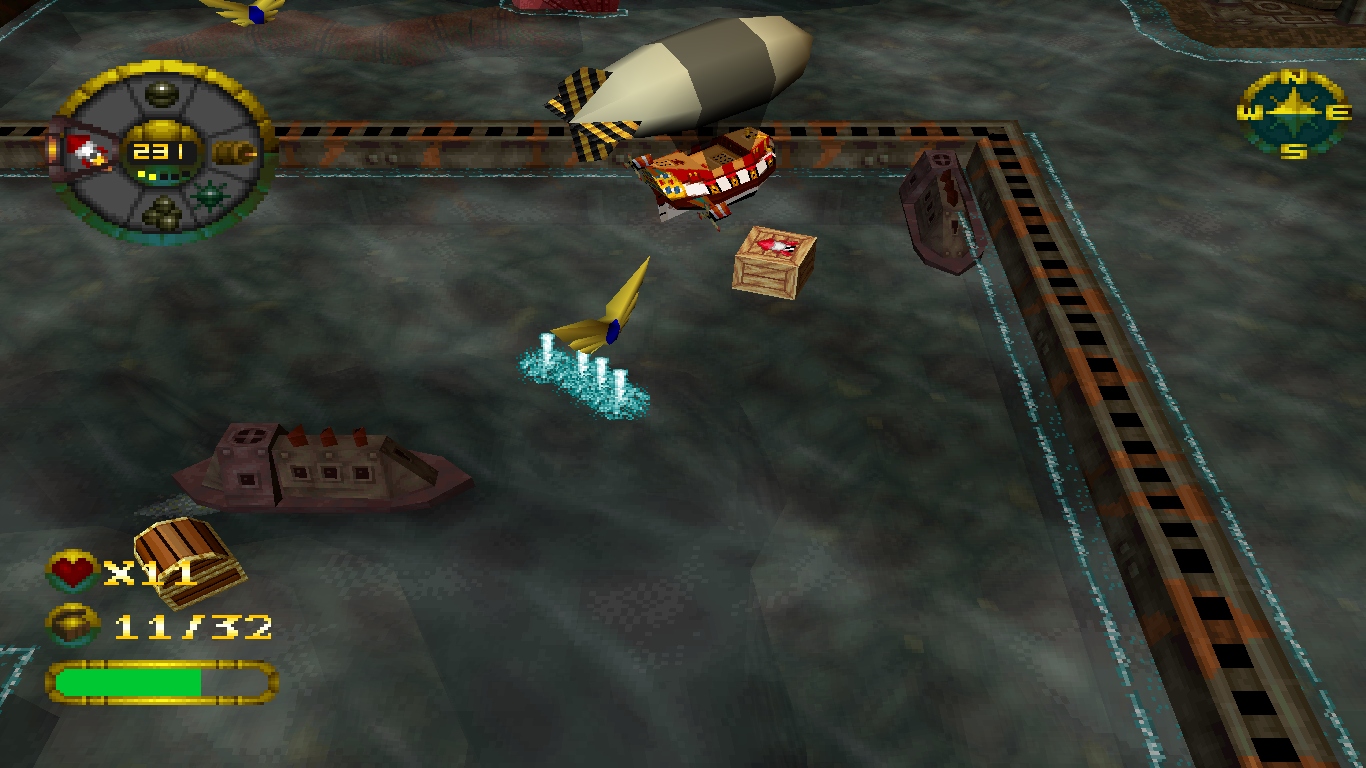Click the compass in the corner
This screenshot has height=768, width=1366.
1294,114
